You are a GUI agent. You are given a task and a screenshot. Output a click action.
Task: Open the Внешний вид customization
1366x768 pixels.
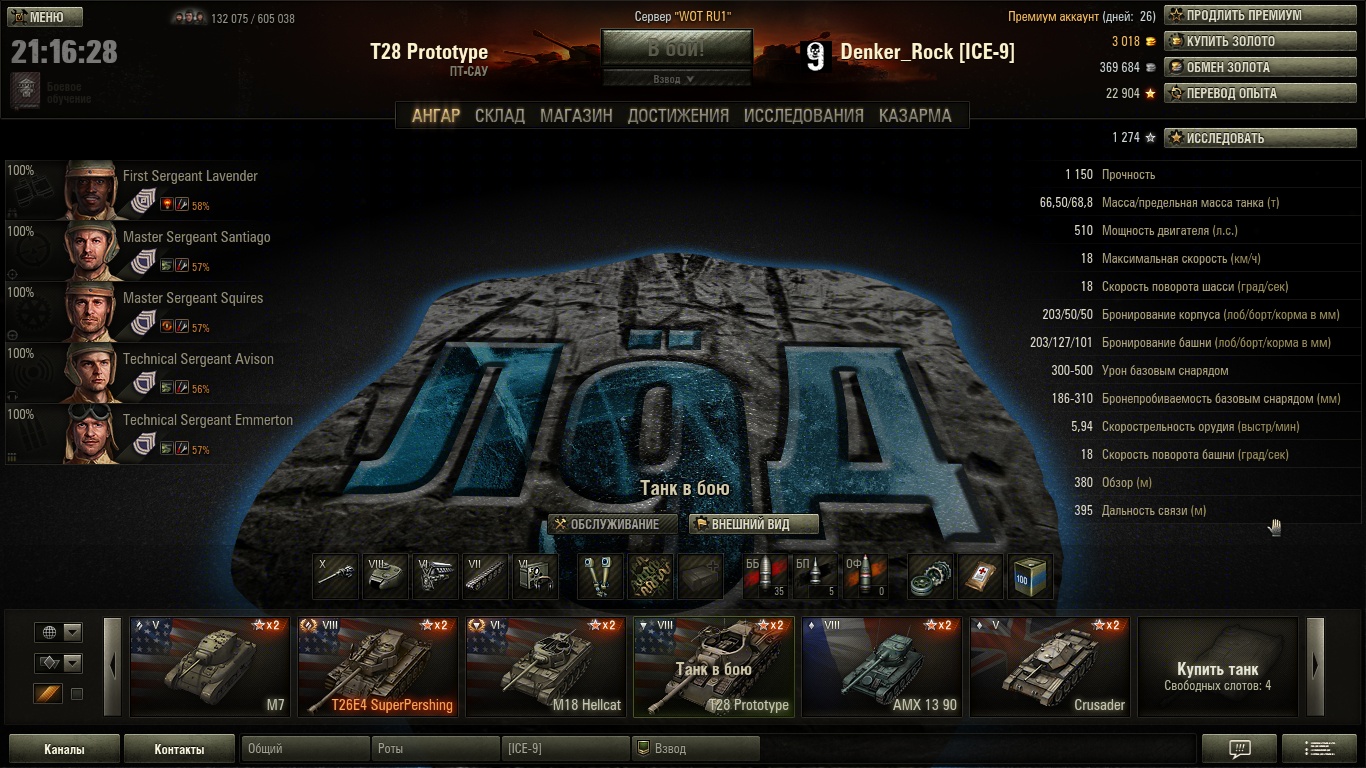(x=754, y=524)
